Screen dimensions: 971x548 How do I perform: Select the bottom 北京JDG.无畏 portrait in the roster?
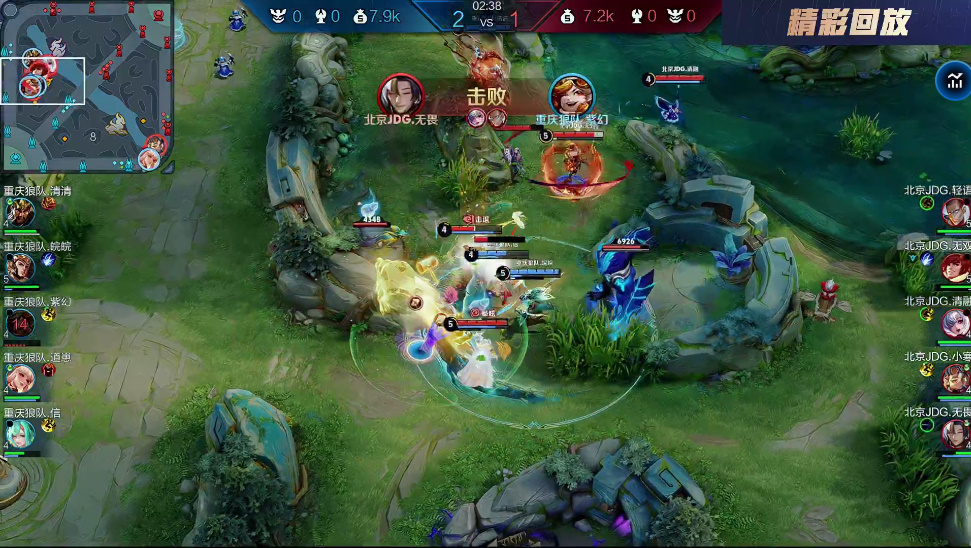955,434
